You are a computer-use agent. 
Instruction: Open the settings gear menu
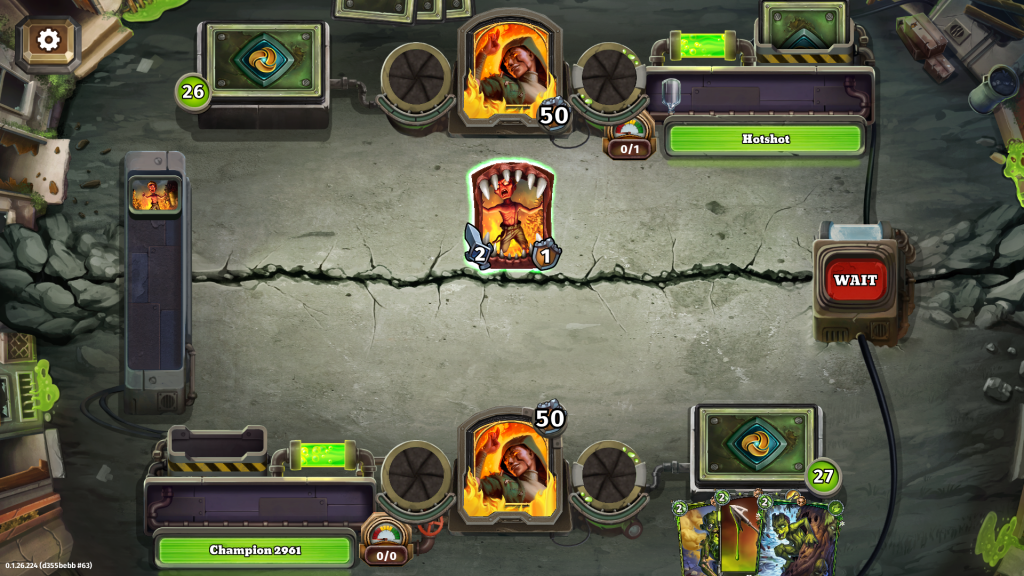click(x=48, y=40)
